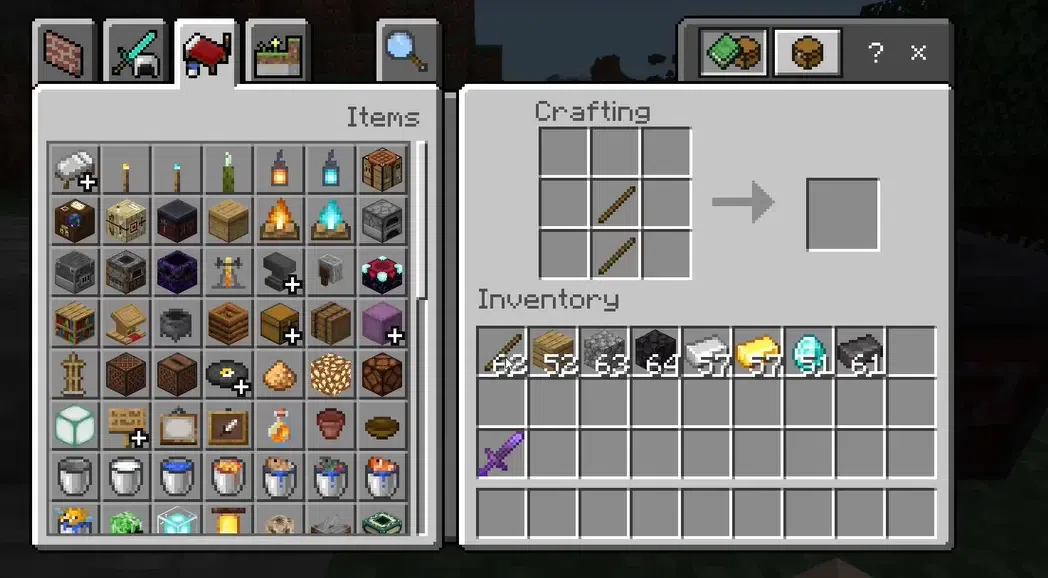Open the Equipment tab with sword icon
Screen dimensions: 1048x578
pos(136,53)
